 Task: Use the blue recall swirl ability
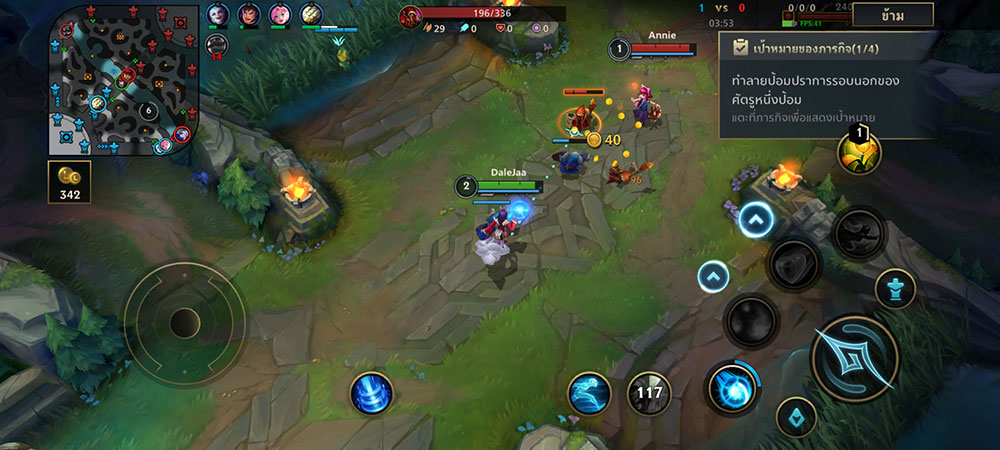[371, 392]
